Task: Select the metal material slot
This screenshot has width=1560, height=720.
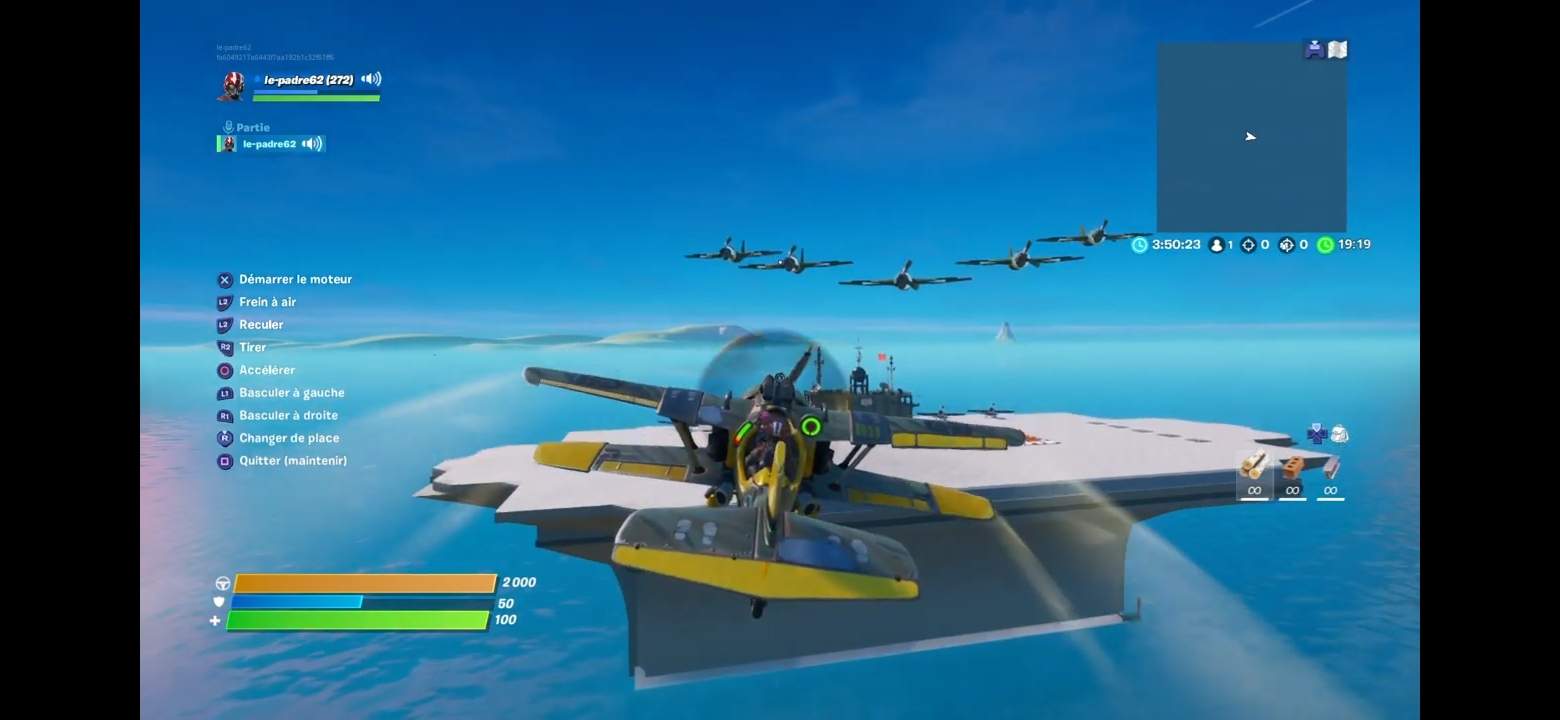Action: pos(1329,475)
